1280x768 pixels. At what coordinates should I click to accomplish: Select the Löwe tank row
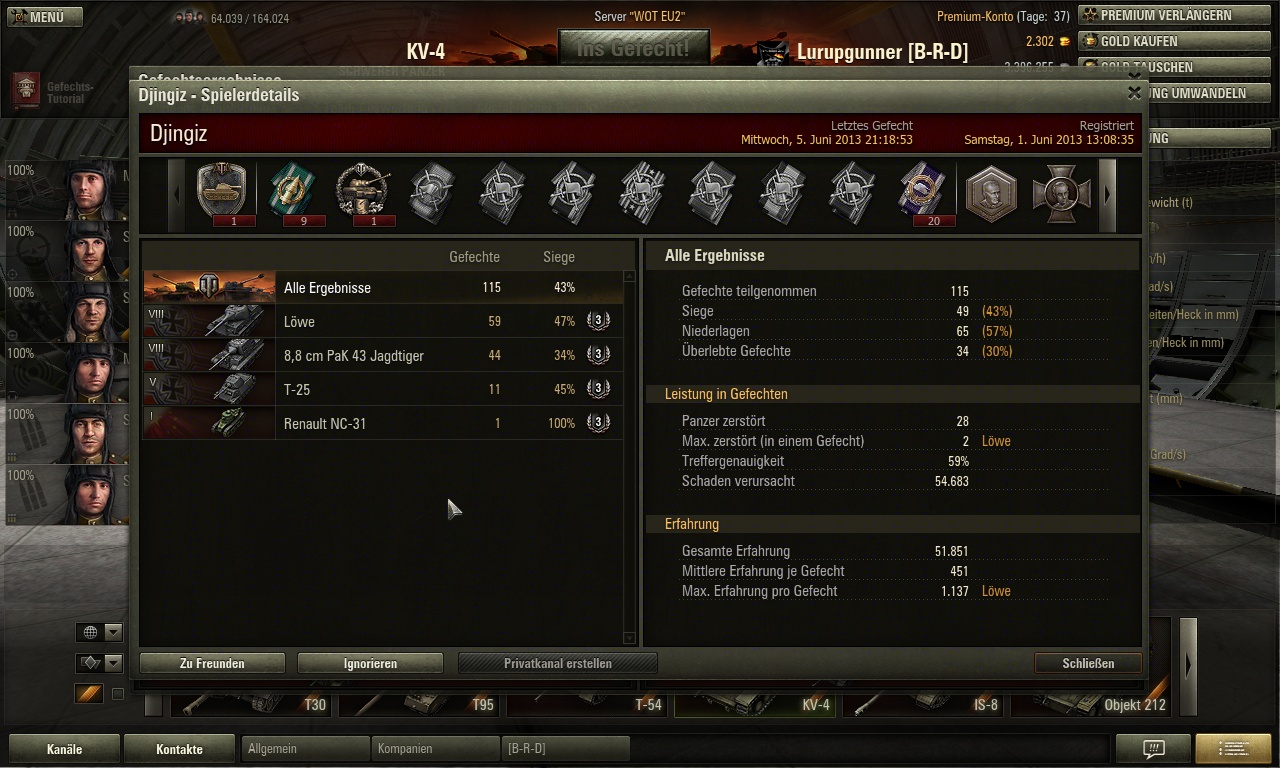pos(383,322)
